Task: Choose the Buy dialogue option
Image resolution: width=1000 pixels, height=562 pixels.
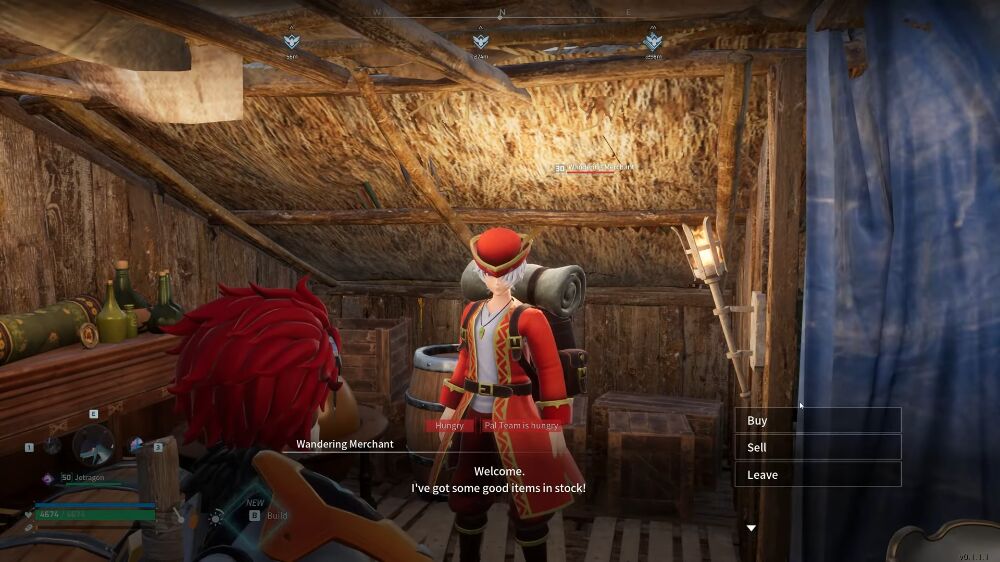Action: coord(817,421)
